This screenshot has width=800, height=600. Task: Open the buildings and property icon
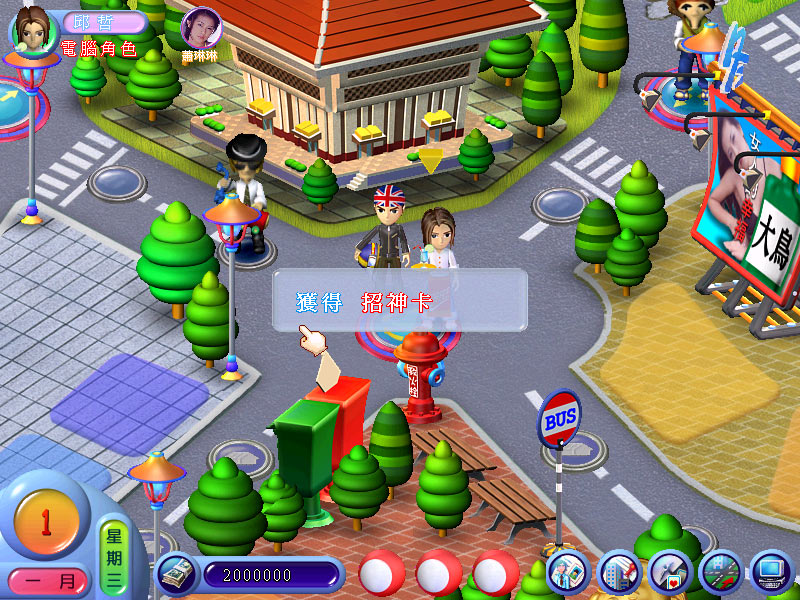(x=617, y=572)
